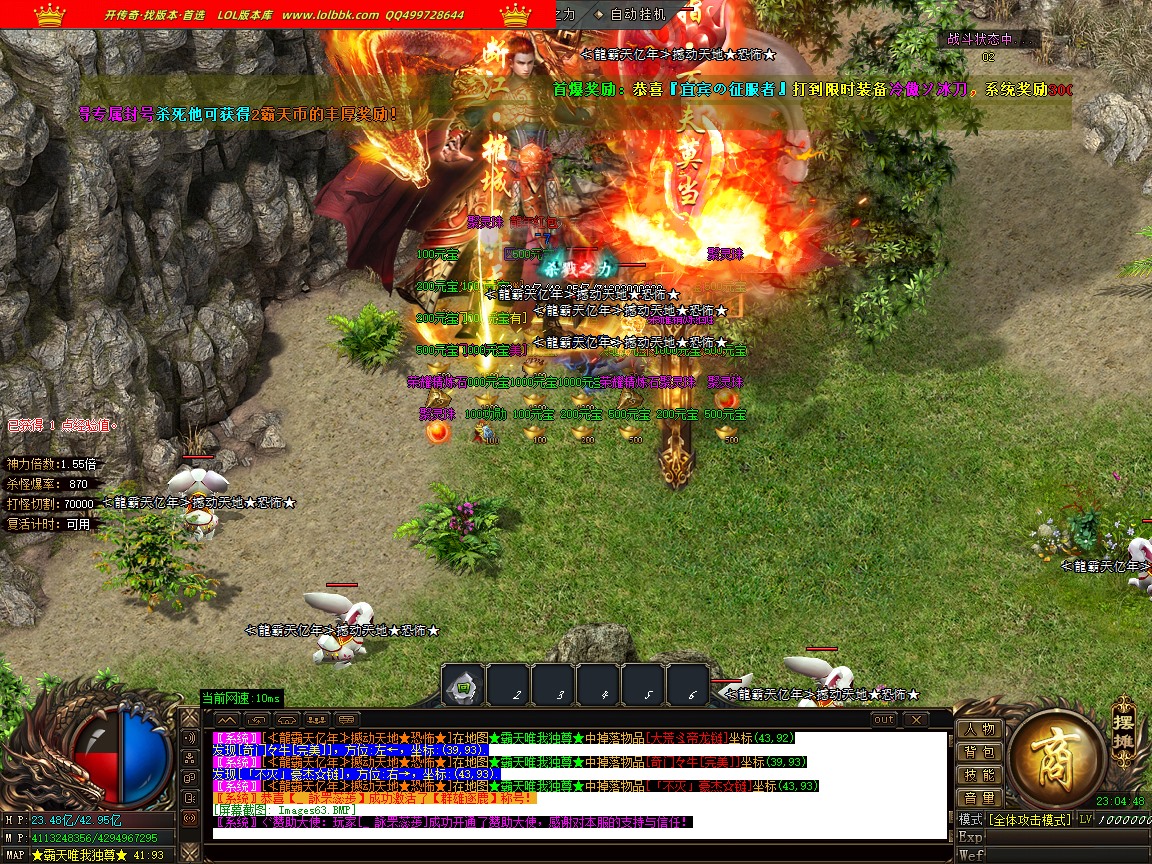The width and height of the screenshot is (1152, 864).
Task: Select the first hotbar slot with item
Action: pos(463,687)
